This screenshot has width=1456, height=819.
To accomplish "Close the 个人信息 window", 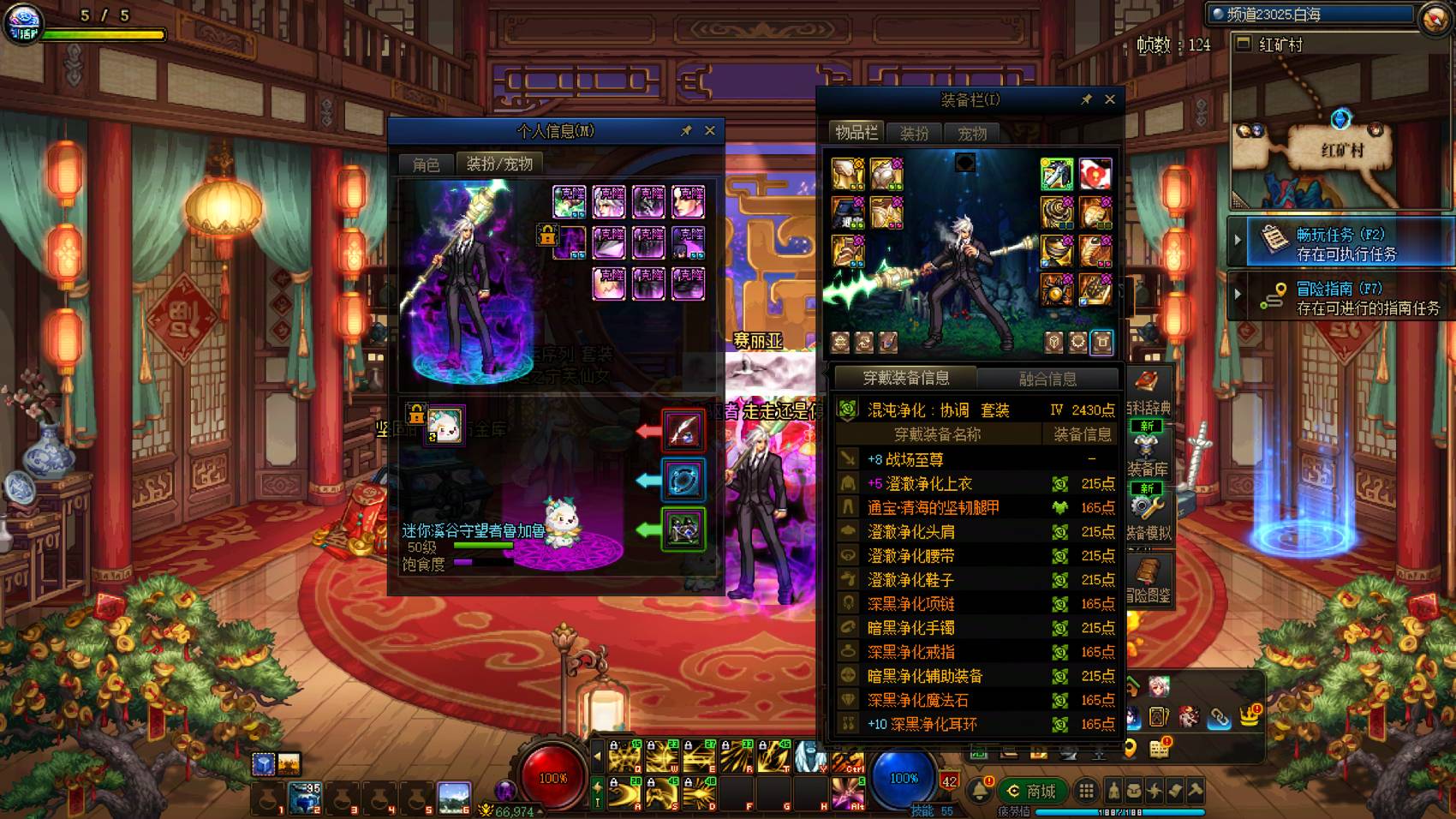I will pos(710,131).
